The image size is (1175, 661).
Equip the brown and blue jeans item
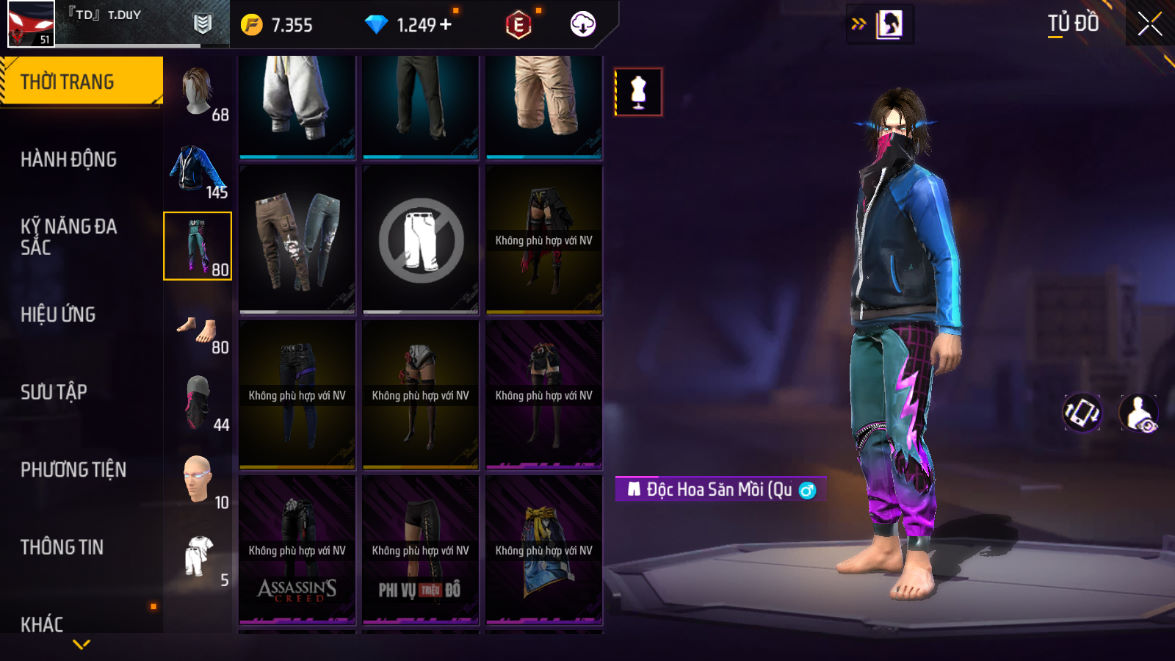[297, 239]
